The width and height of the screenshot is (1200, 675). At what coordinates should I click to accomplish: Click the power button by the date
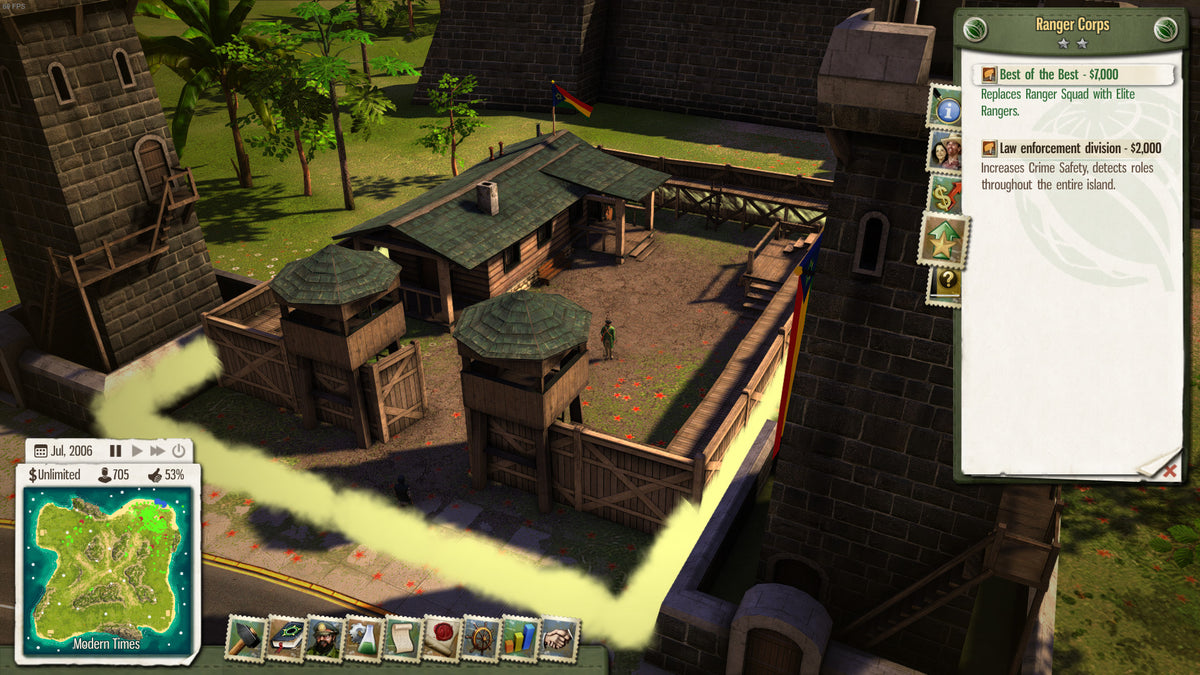[x=178, y=451]
